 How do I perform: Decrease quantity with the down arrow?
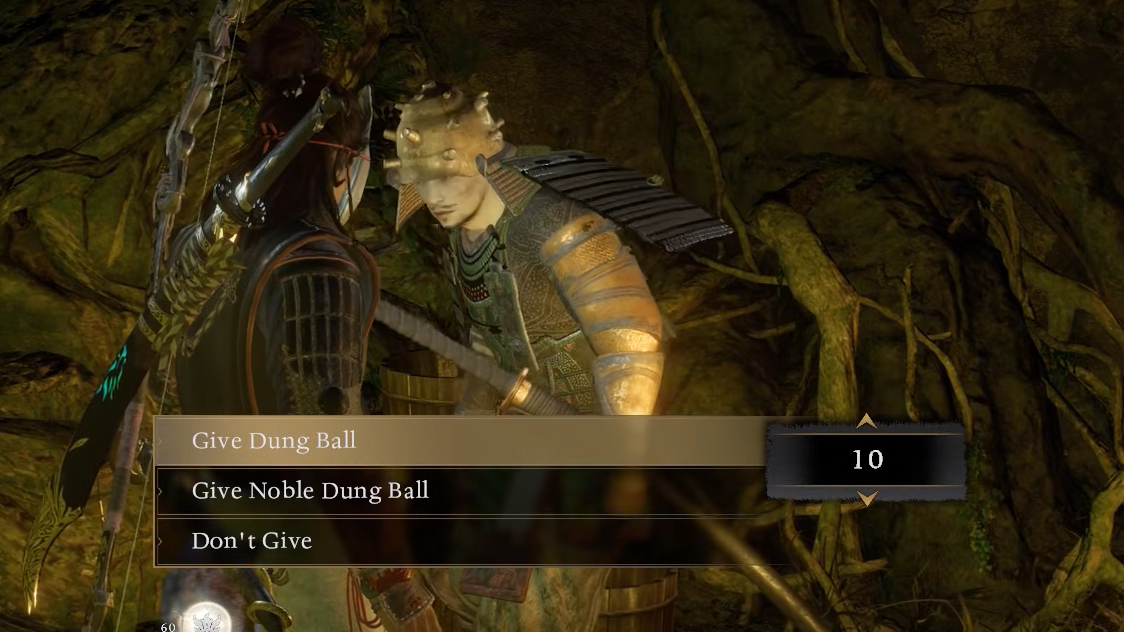(867, 498)
